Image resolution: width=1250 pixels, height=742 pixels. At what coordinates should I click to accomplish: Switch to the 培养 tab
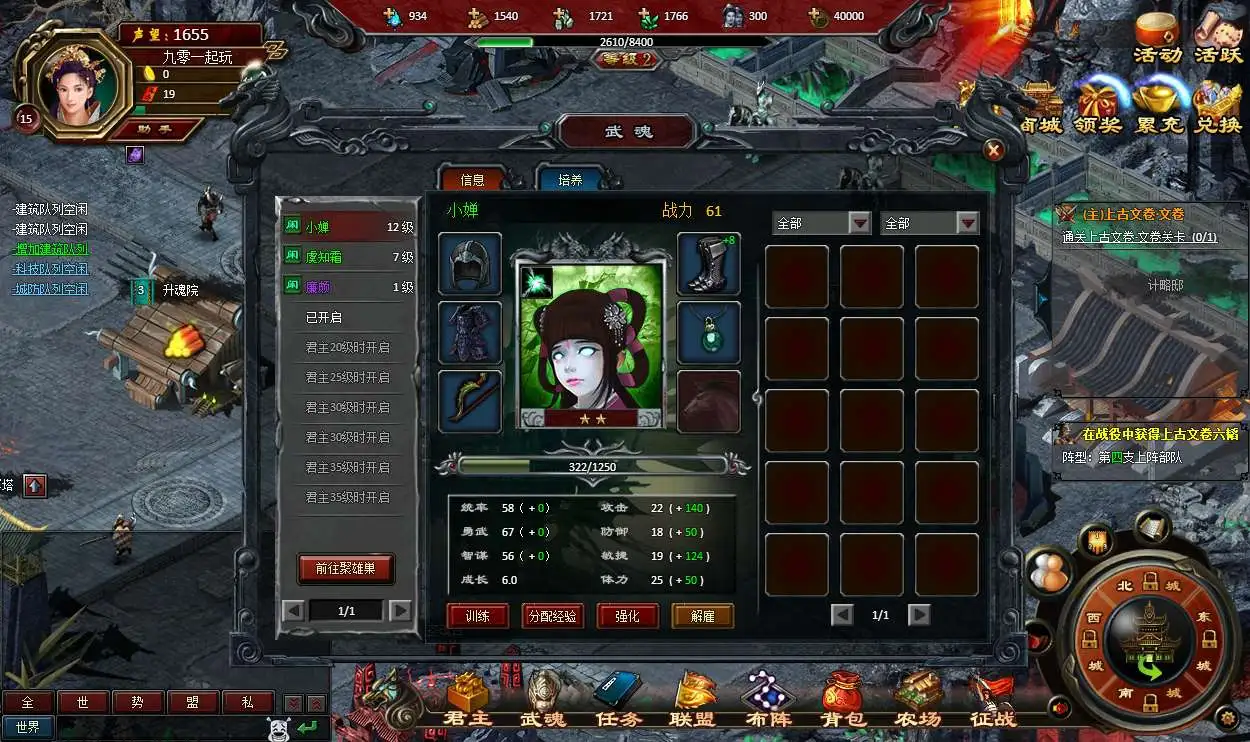[570, 179]
